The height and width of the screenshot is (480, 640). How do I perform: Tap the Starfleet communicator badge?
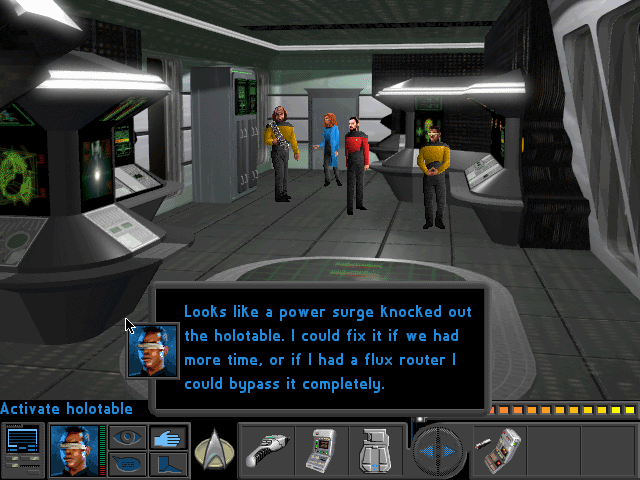[212, 450]
